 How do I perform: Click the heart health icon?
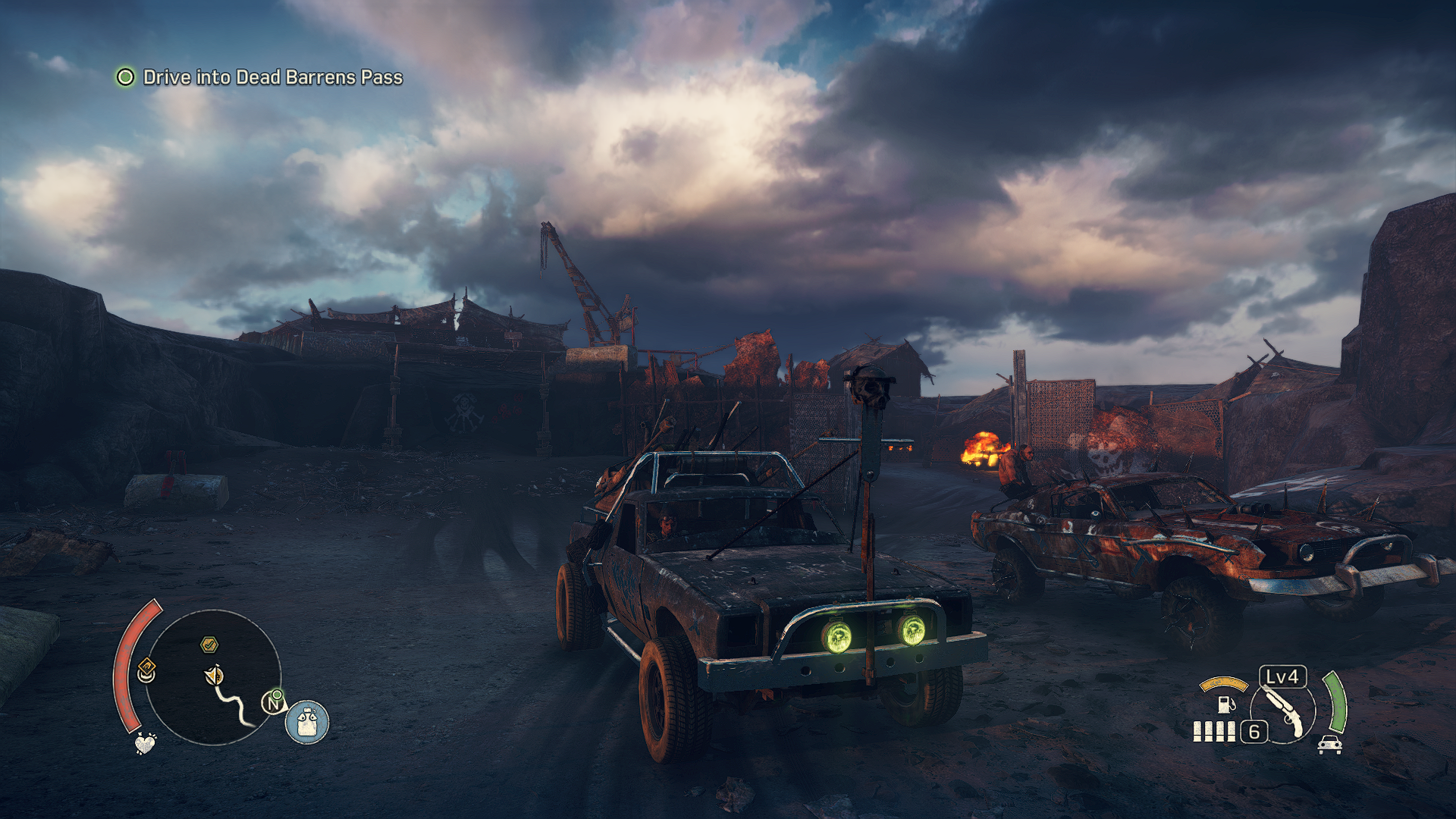[145, 742]
